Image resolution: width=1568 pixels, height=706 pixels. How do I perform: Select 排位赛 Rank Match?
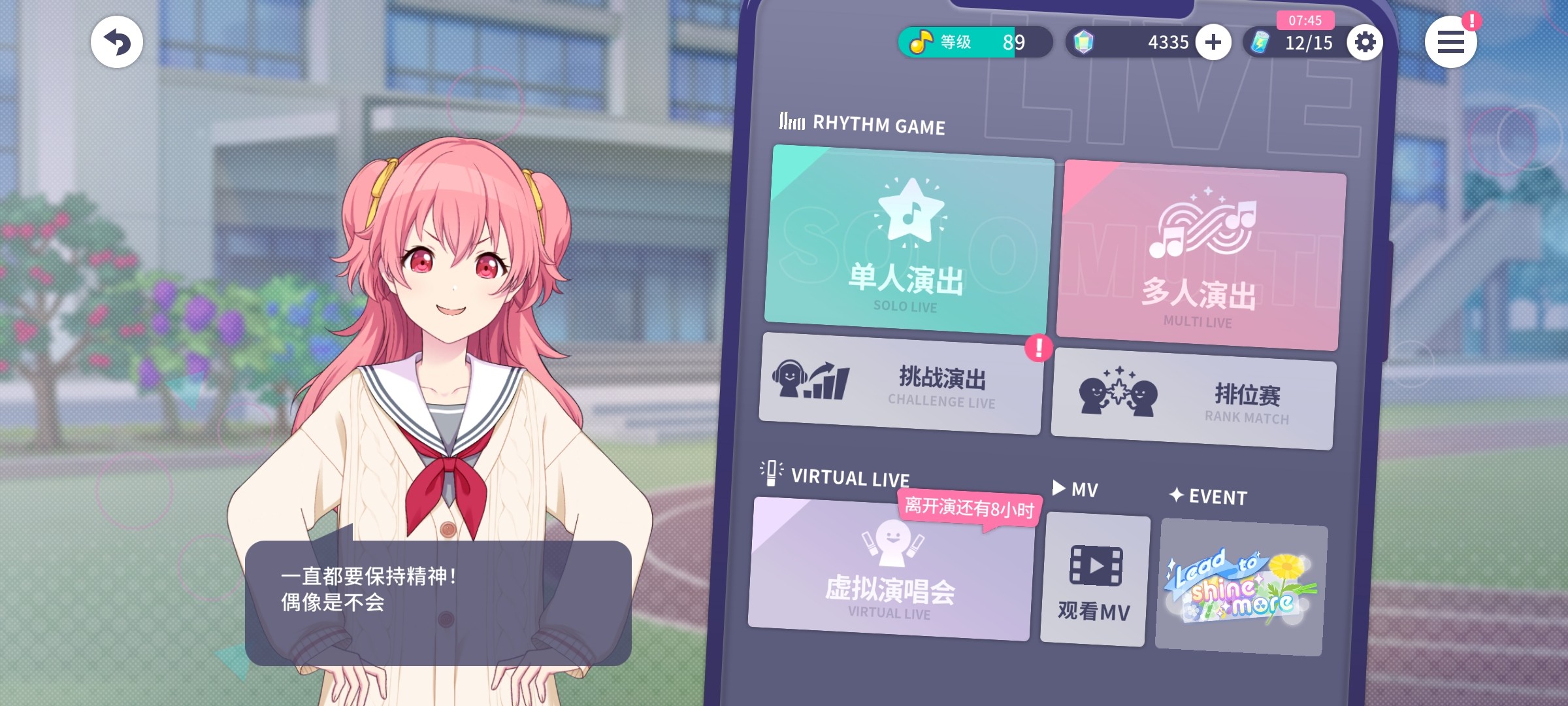pyautogui.click(x=1194, y=399)
